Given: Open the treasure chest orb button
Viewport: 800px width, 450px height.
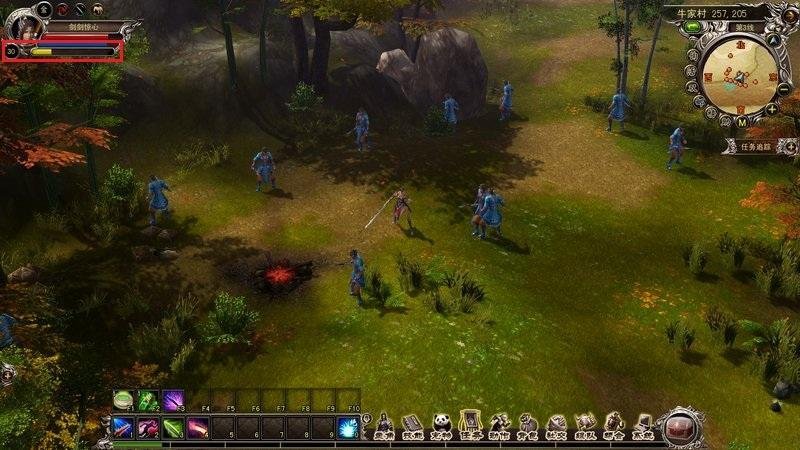Looking at the screenshot, I should click(682, 425).
